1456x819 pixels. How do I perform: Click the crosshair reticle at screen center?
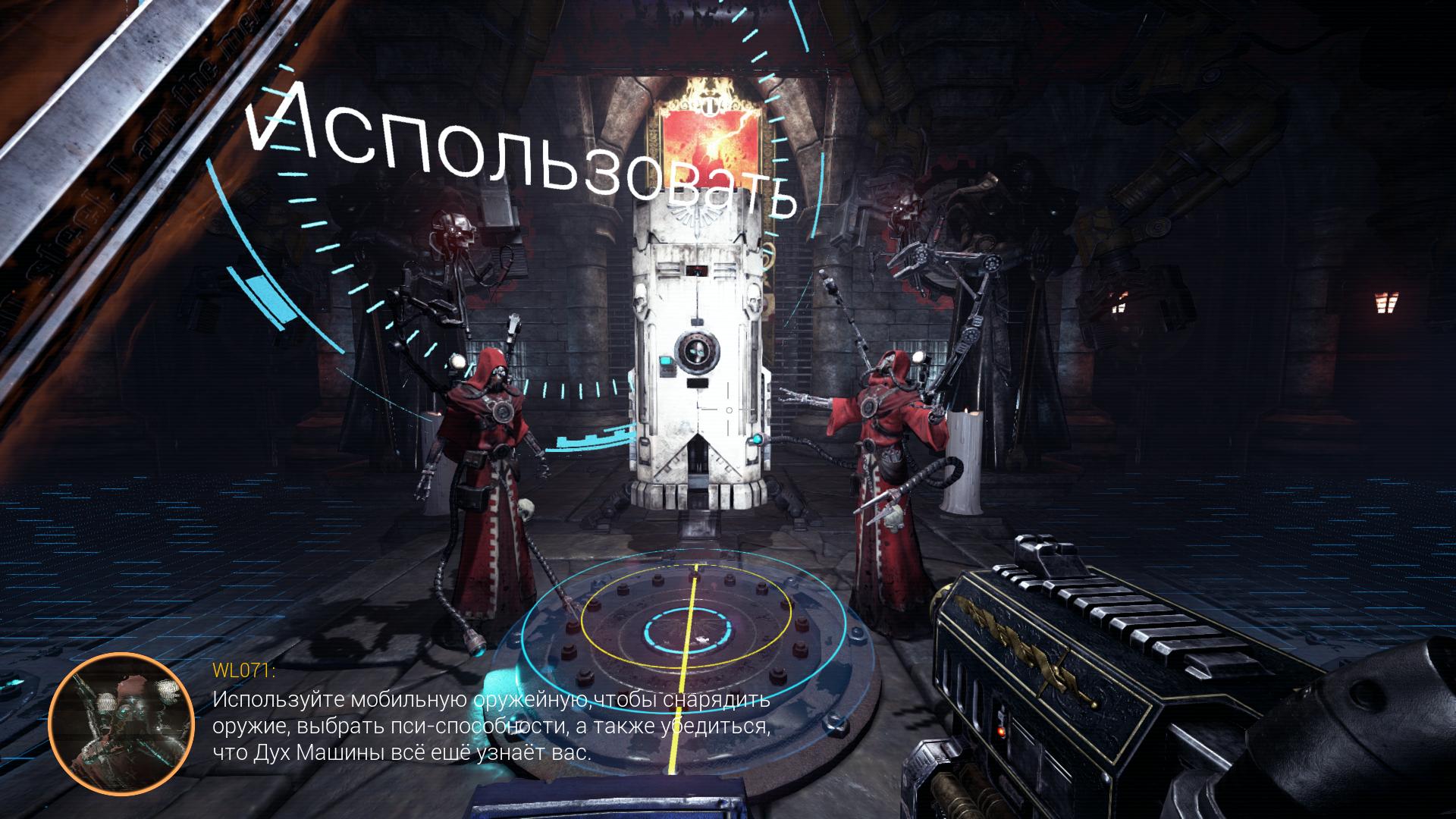[728, 409]
